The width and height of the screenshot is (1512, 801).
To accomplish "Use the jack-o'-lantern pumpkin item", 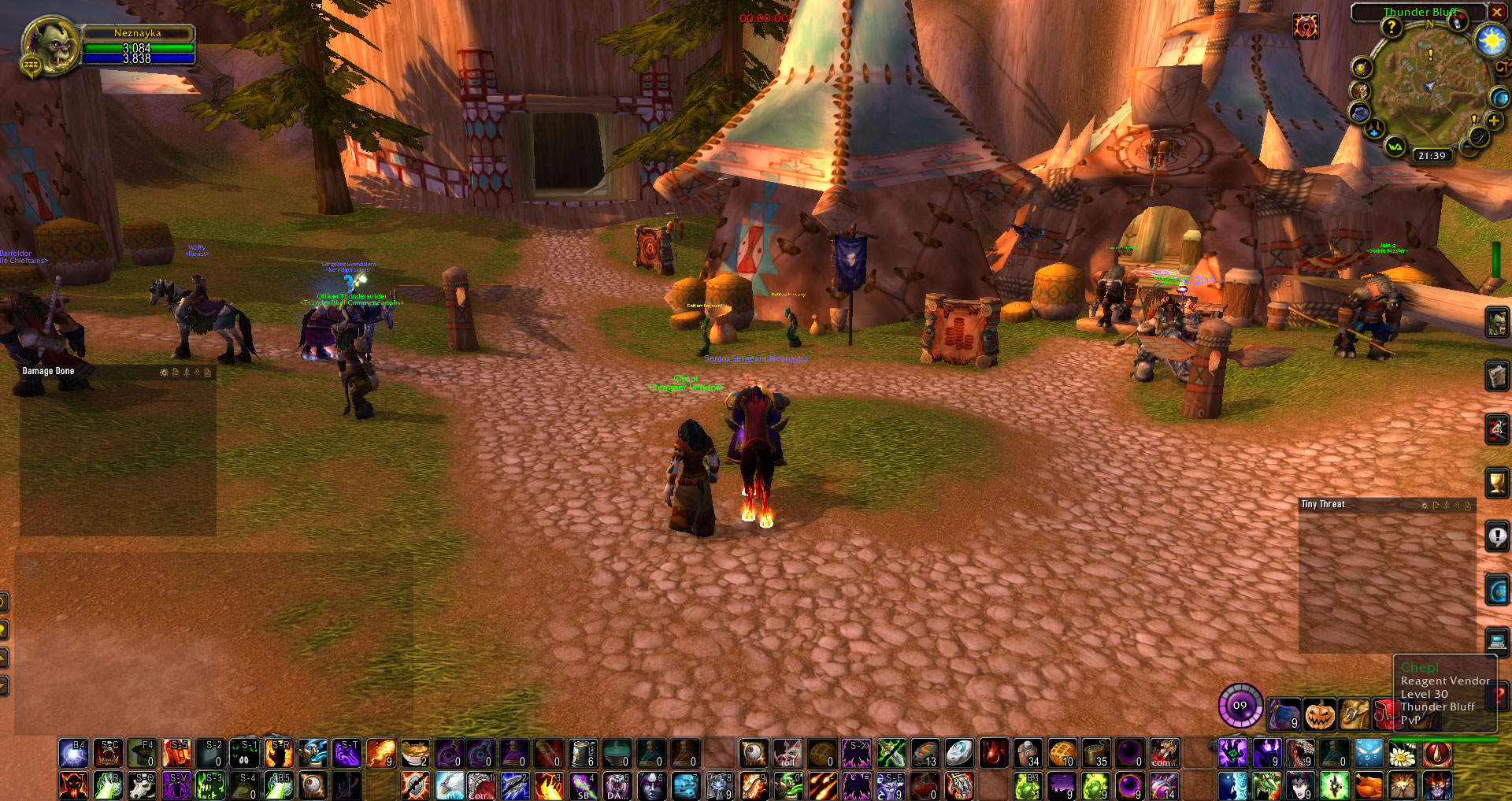I will pyautogui.click(x=1320, y=714).
